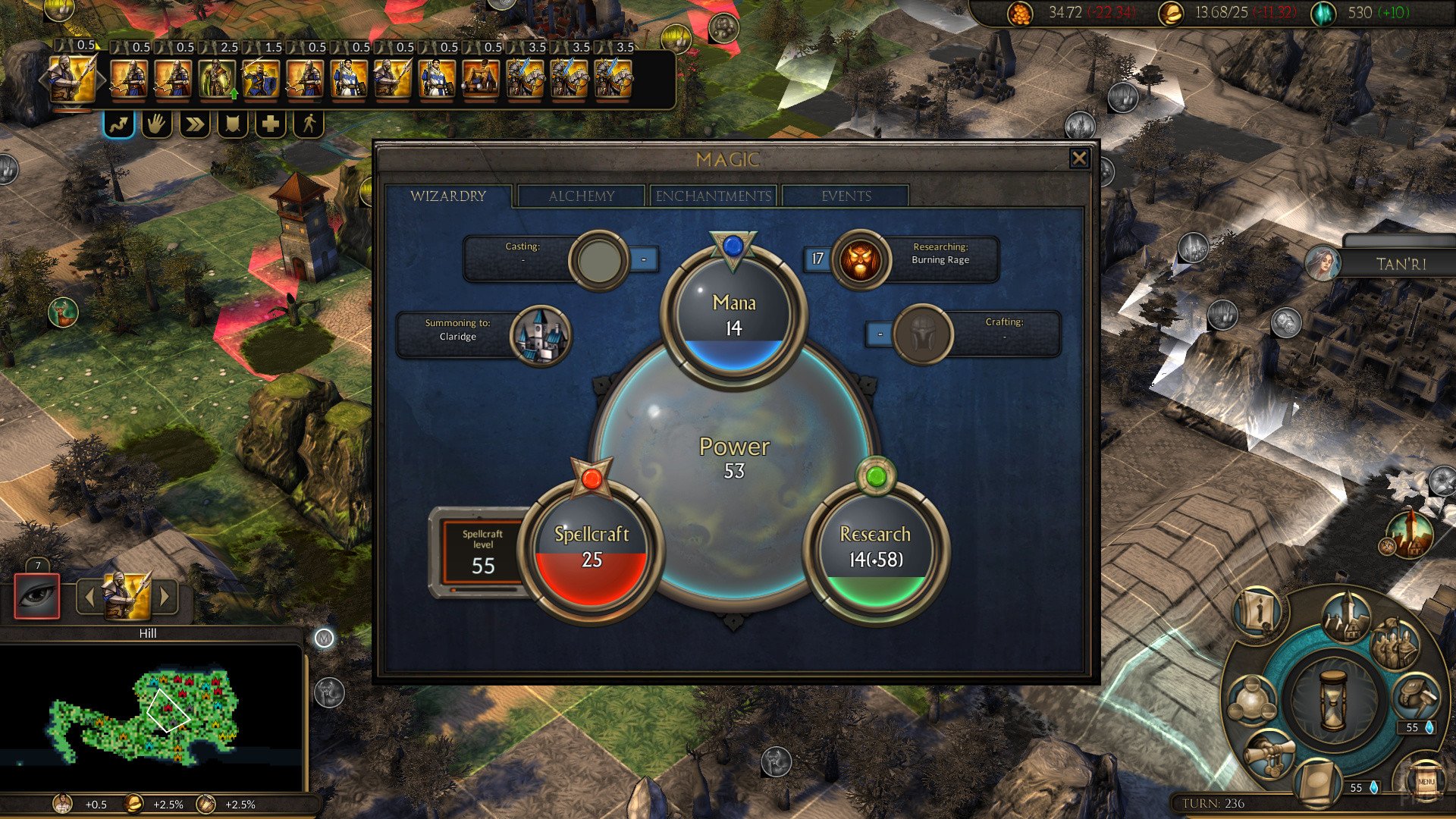
Task: Open the Crafting helmet slot
Action: click(922, 334)
